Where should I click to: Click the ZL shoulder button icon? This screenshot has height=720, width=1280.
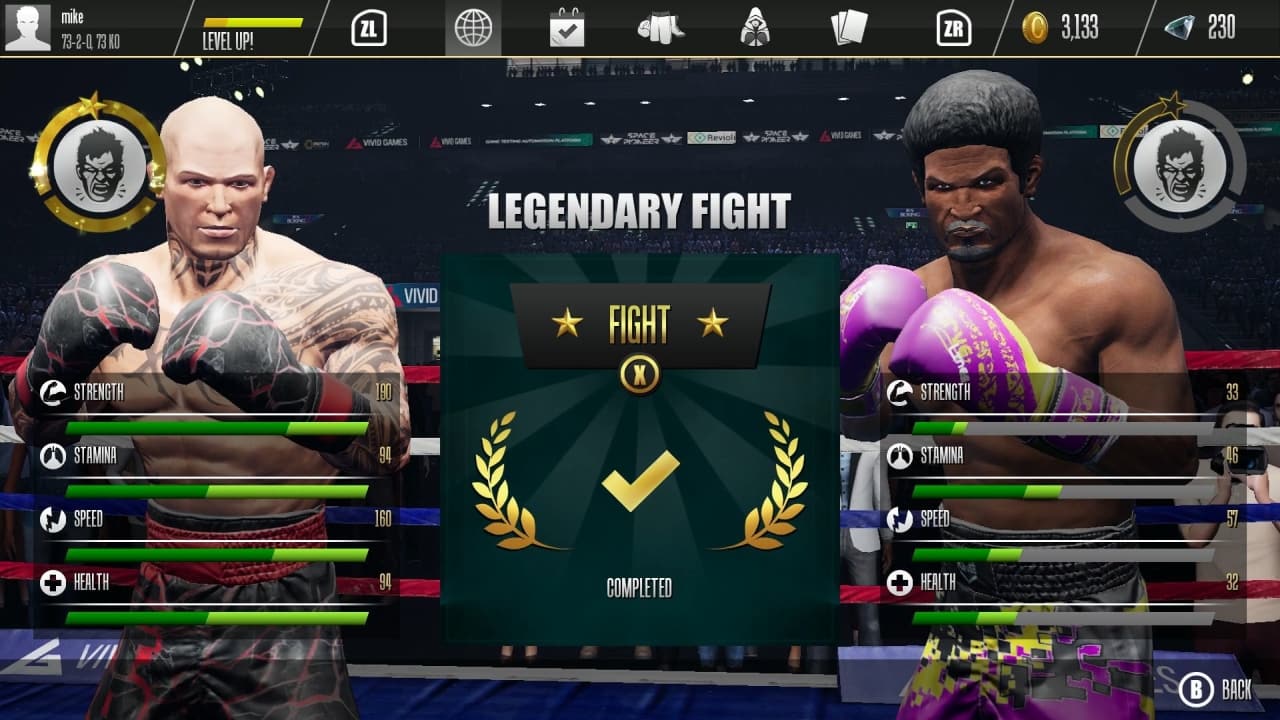pos(372,28)
